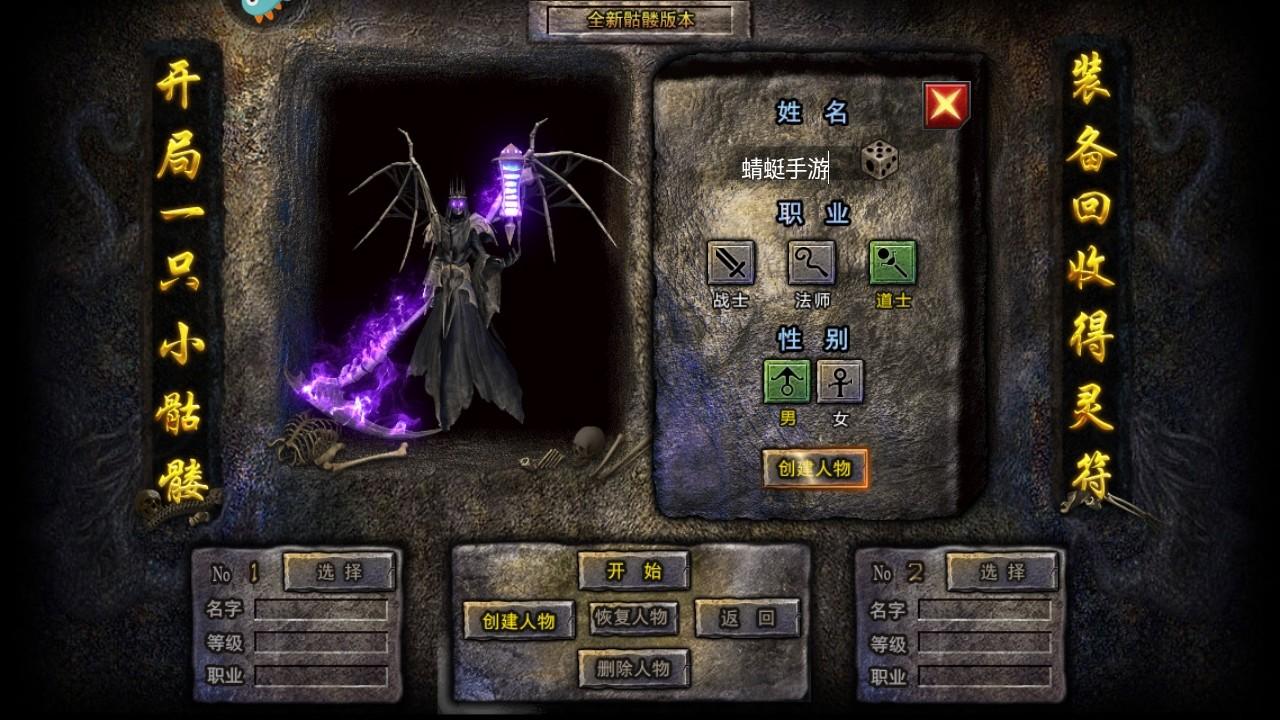Click the female gender symbol icon
This screenshot has width=1280, height=720.
tap(841, 382)
